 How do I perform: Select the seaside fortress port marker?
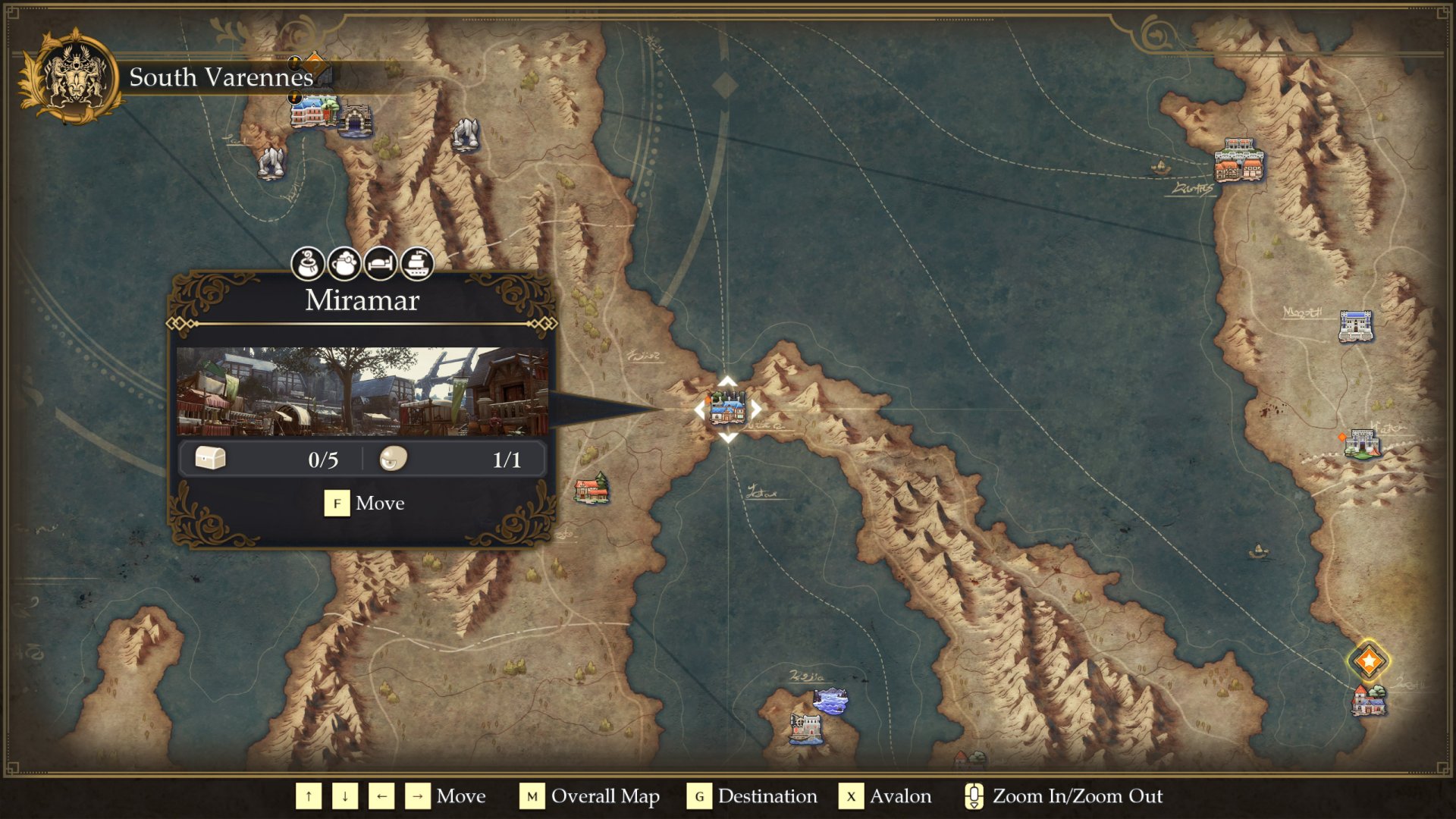(805, 728)
